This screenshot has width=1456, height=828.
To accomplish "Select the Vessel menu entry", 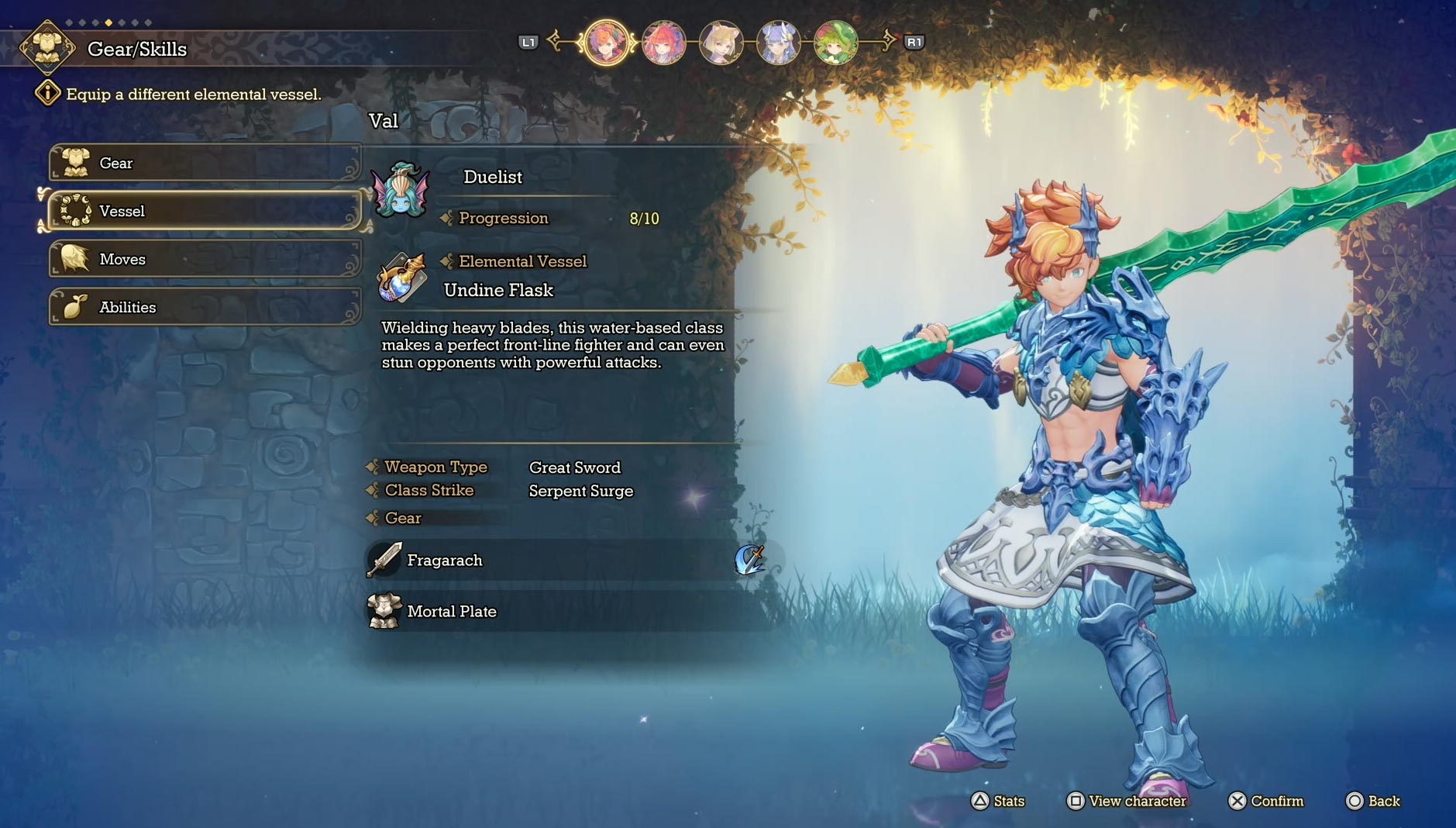I will [x=205, y=211].
